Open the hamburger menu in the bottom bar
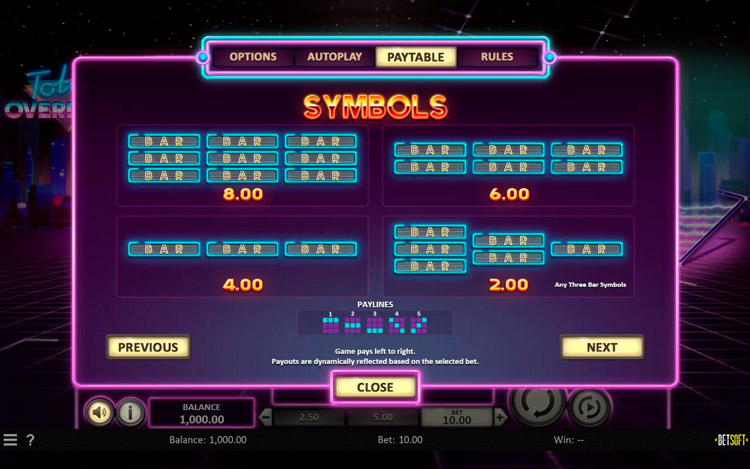The image size is (750, 469). (10, 440)
